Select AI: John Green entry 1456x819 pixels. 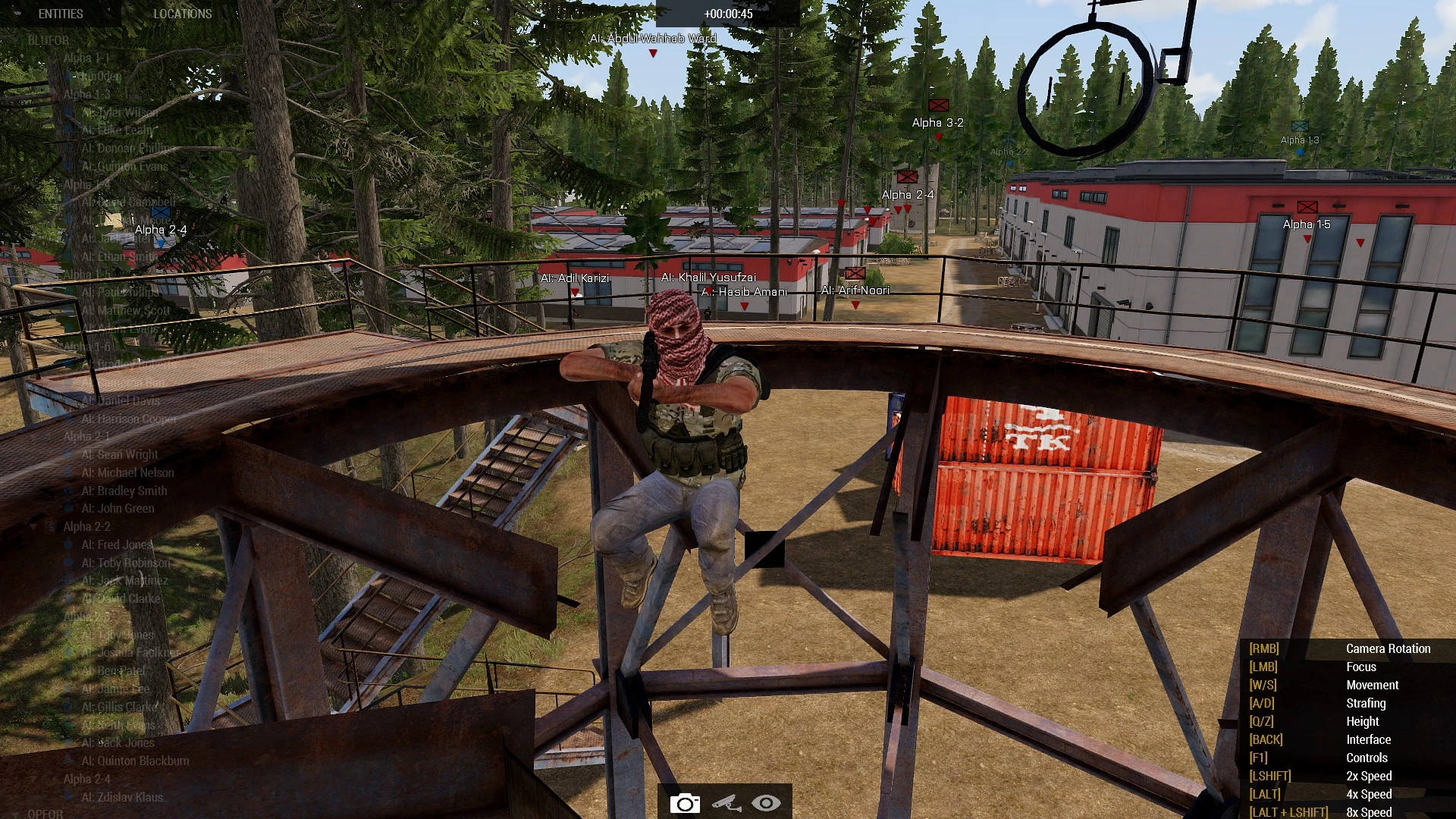point(118,509)
